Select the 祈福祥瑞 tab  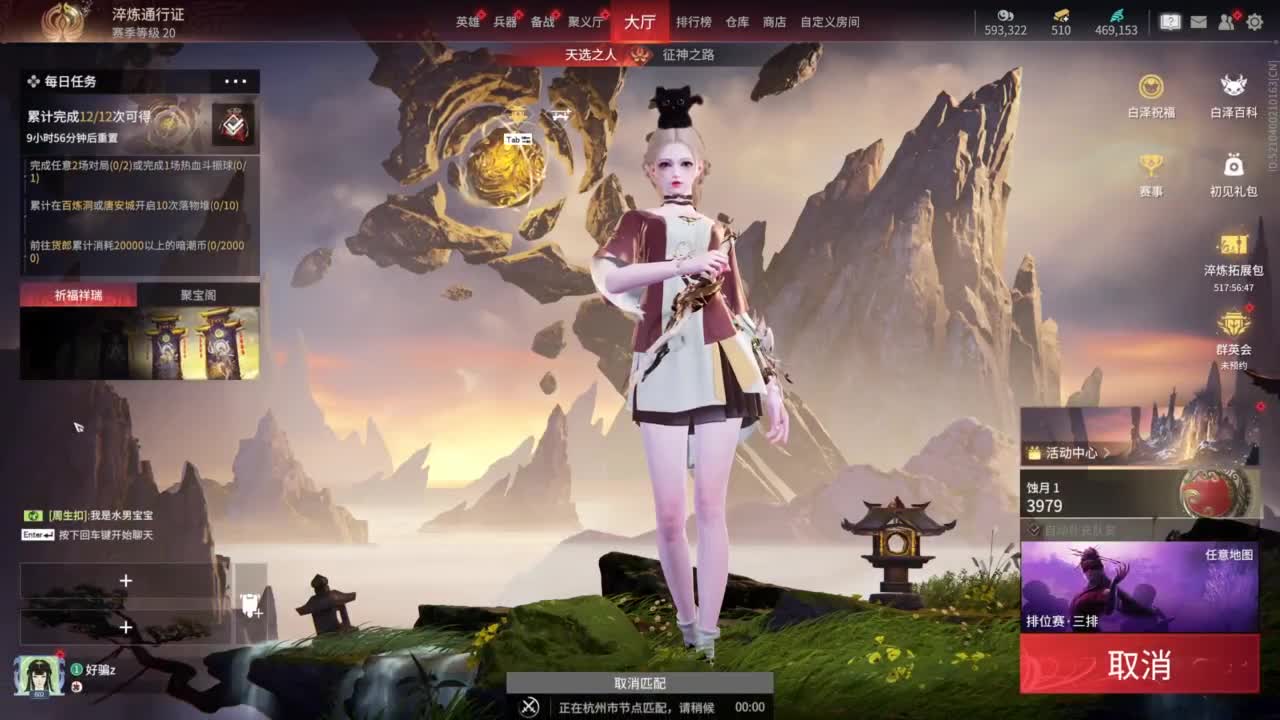(x=80, y=296)
